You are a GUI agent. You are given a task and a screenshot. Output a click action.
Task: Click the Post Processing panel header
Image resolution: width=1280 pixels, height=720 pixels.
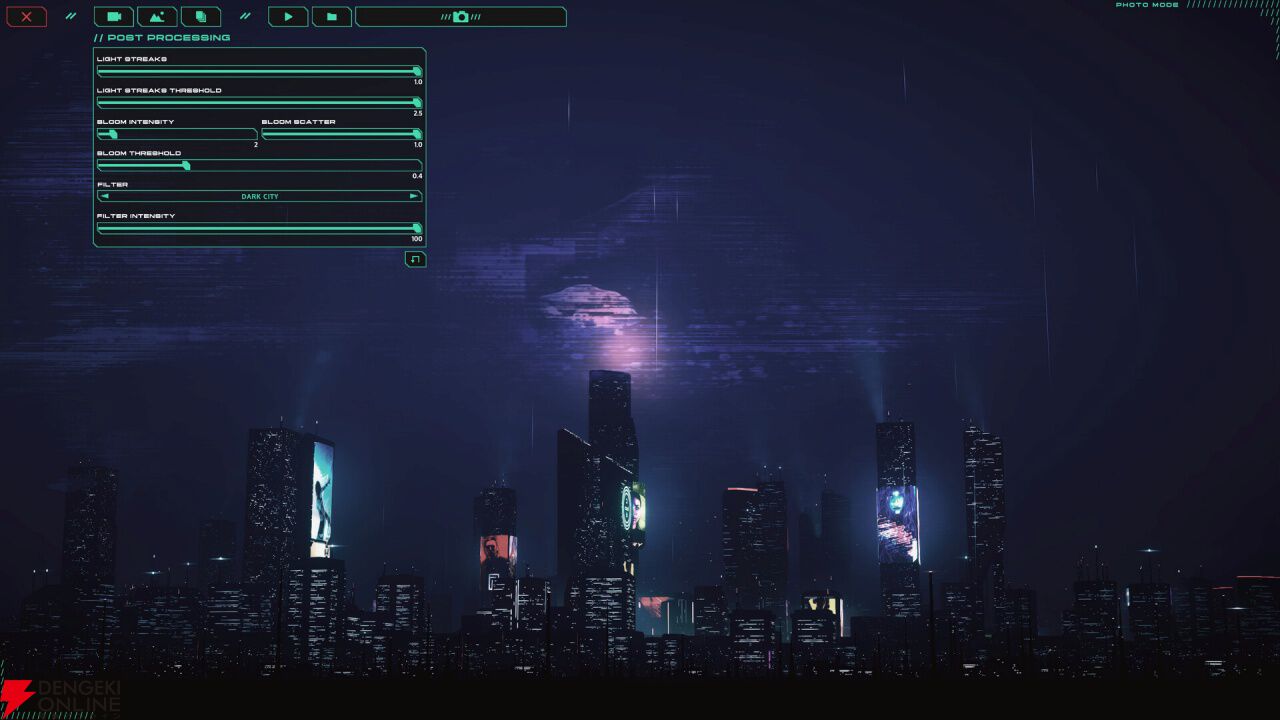click(x=161, y=37)
